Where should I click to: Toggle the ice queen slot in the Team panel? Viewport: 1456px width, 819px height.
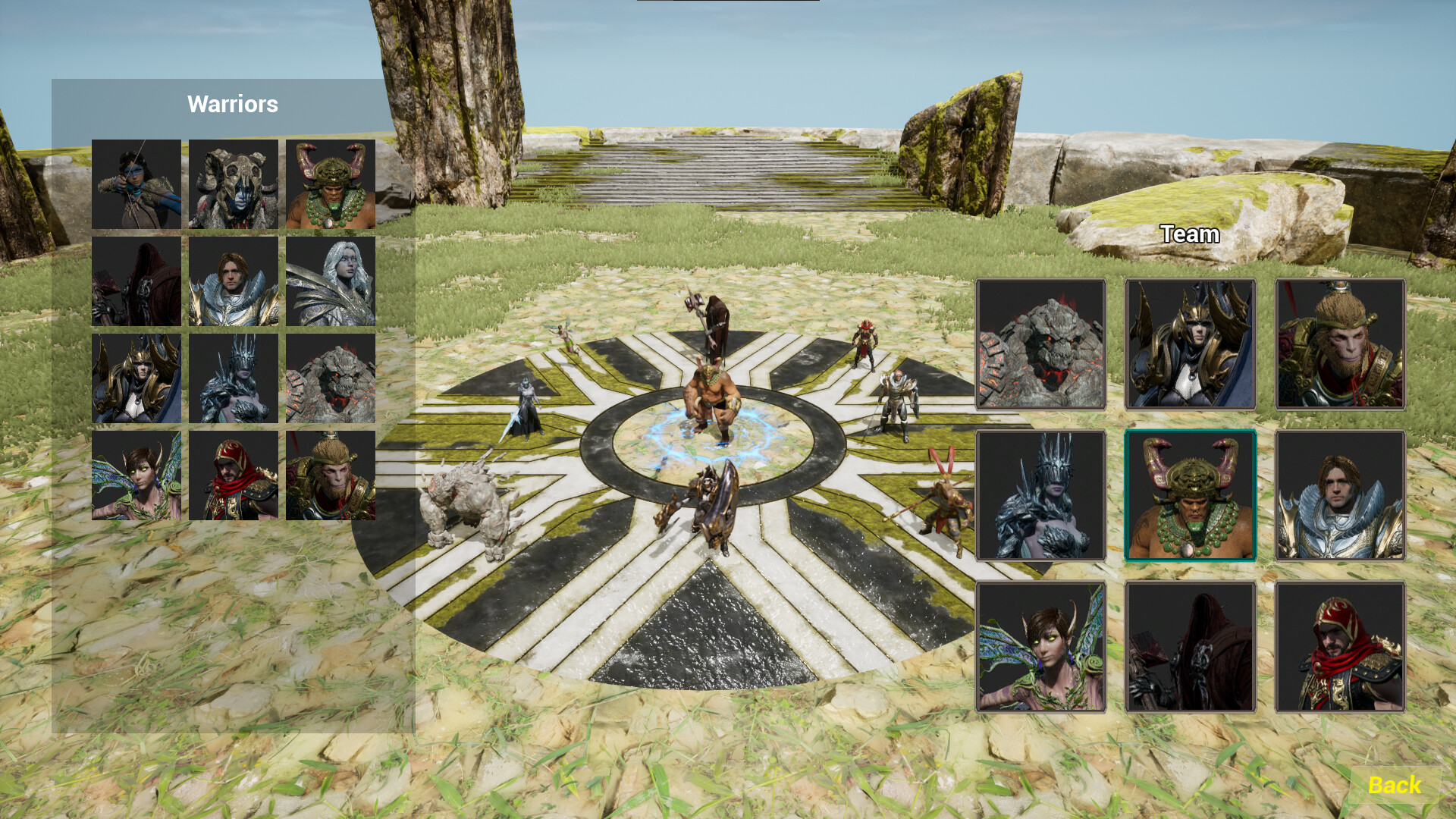click(x=1040, y=496)
